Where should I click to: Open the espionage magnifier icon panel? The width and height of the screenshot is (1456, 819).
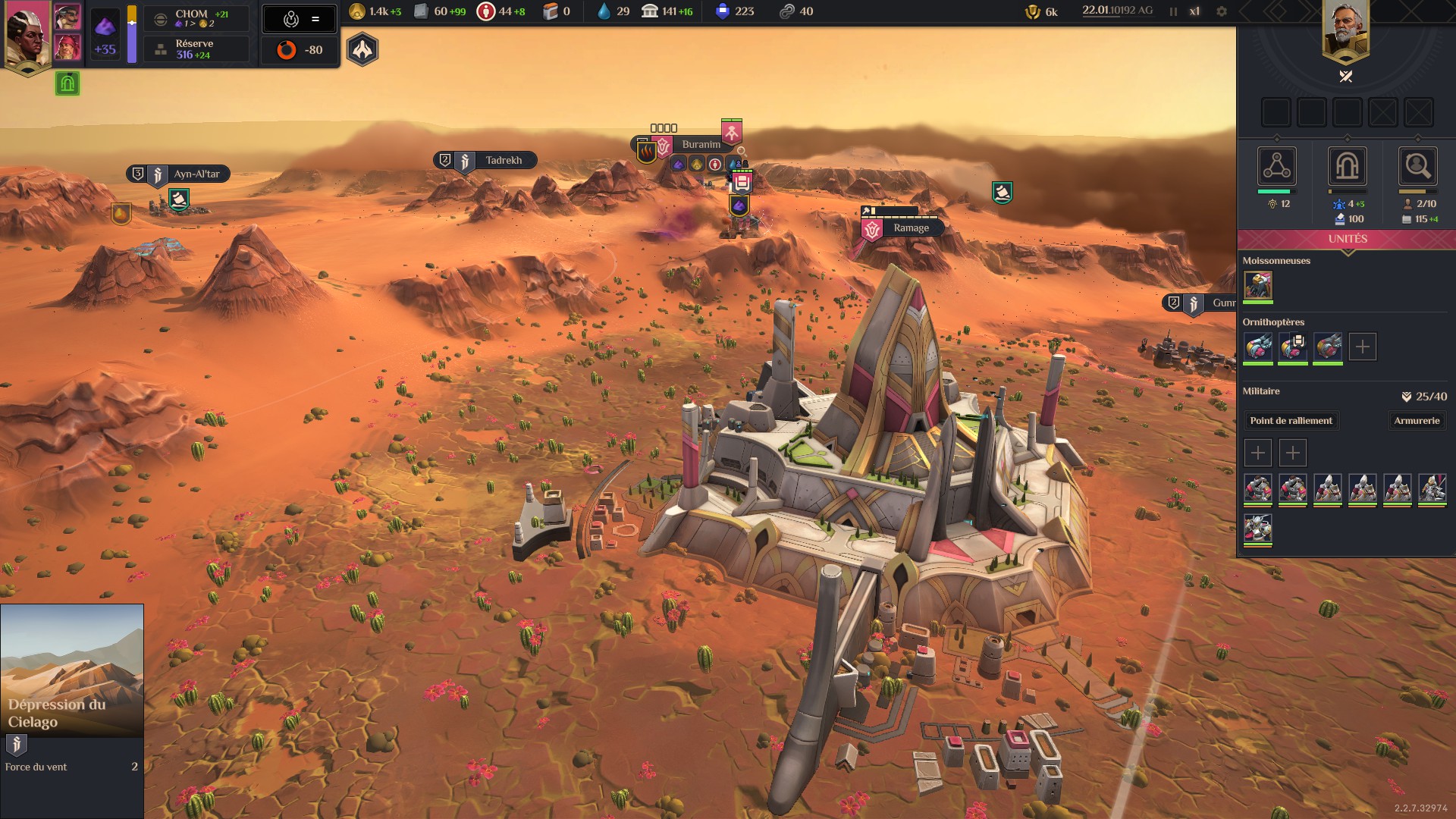1417,166
